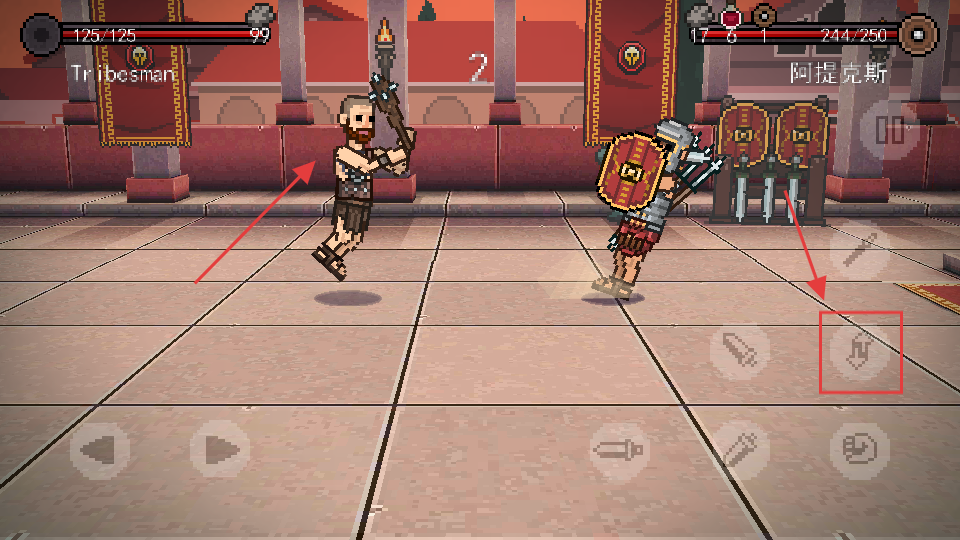Pause the arena fight
The width and height of the screenshot is (960, 540).
[889, 130]
